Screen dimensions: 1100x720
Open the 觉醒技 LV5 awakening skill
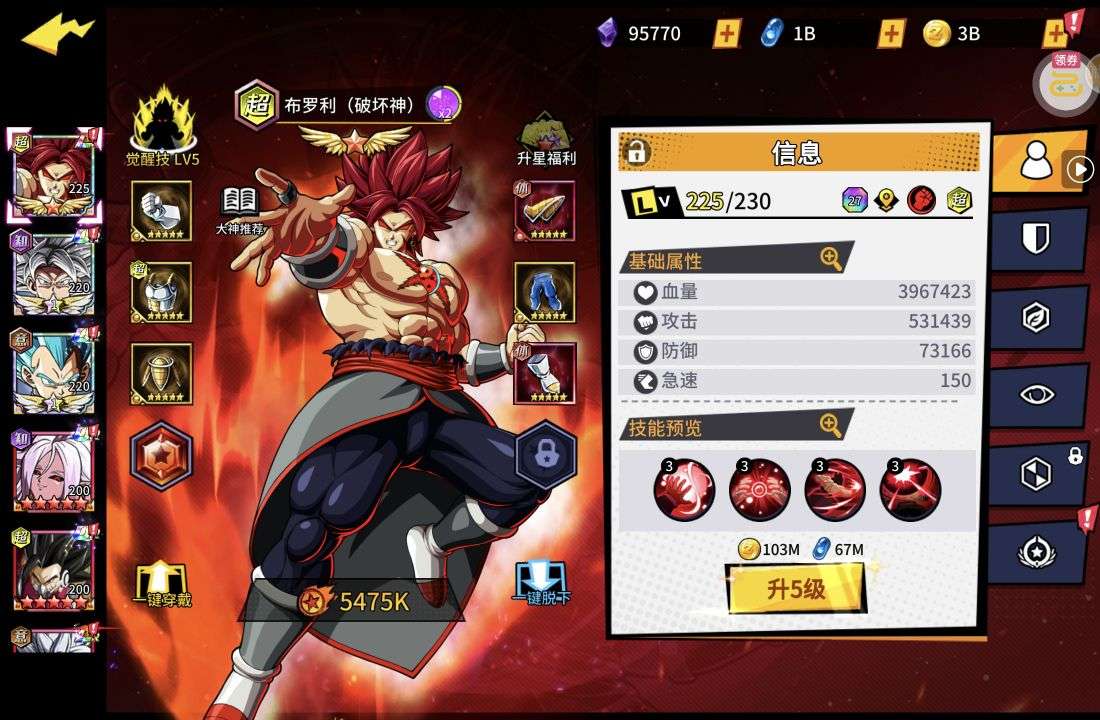[x=163, y=126]
